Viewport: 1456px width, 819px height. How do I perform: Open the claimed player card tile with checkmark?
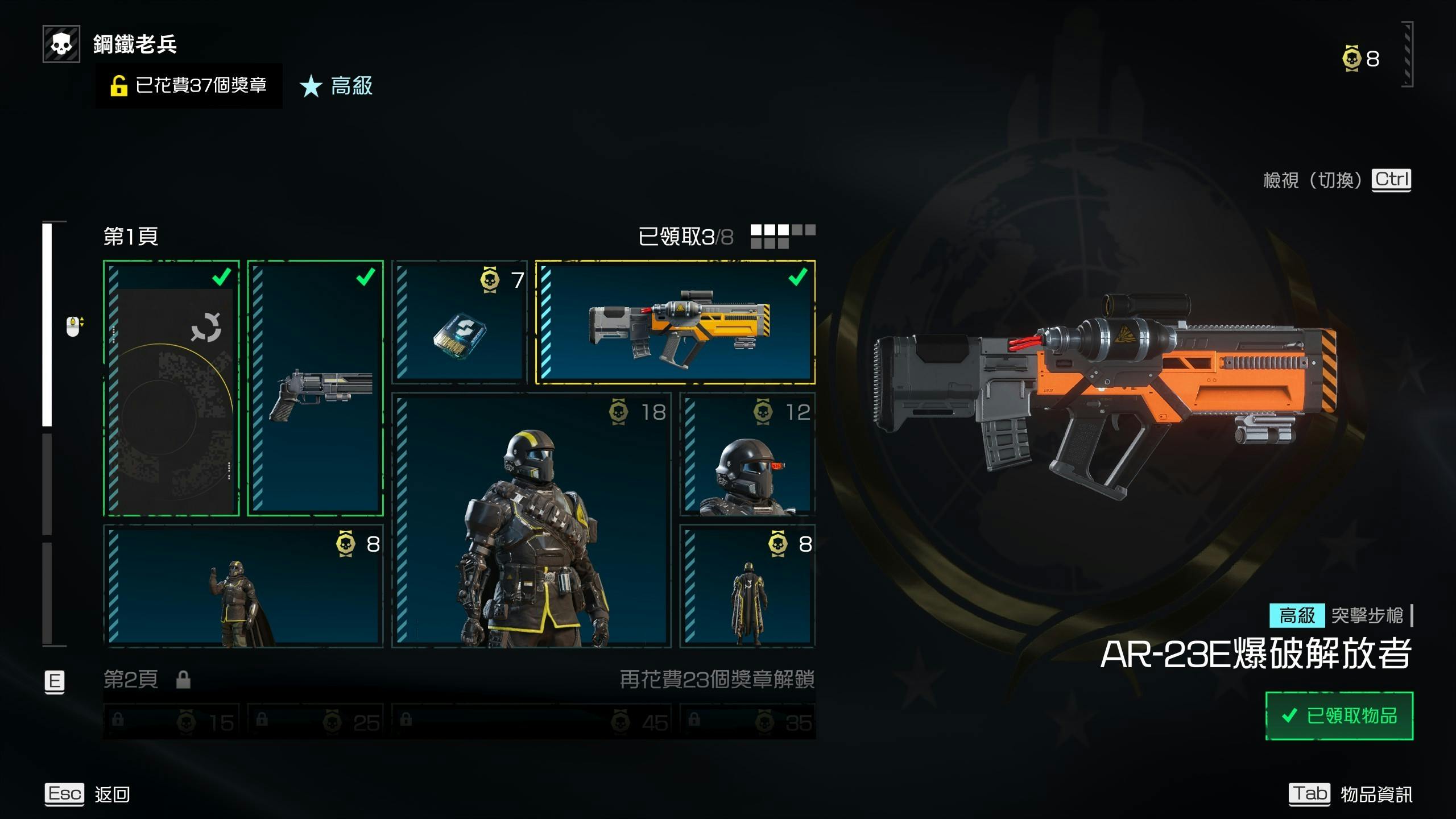point(171,388)
